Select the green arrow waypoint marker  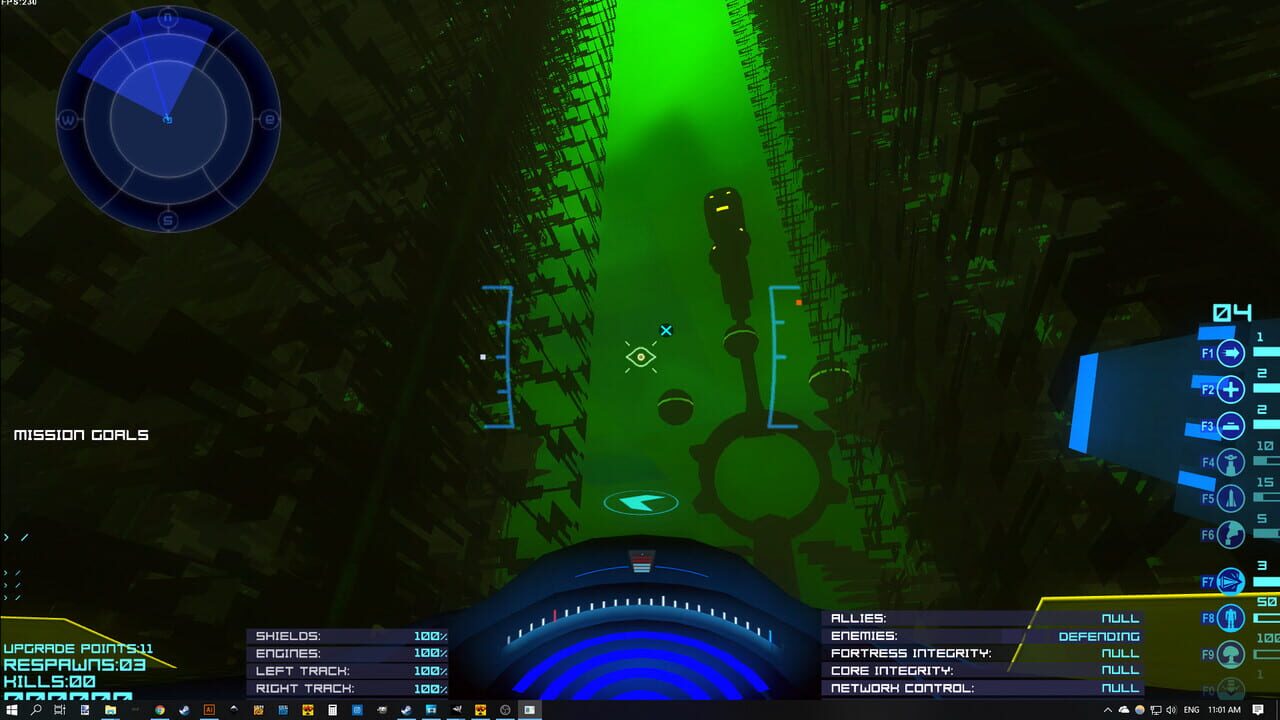click(641, 503)
